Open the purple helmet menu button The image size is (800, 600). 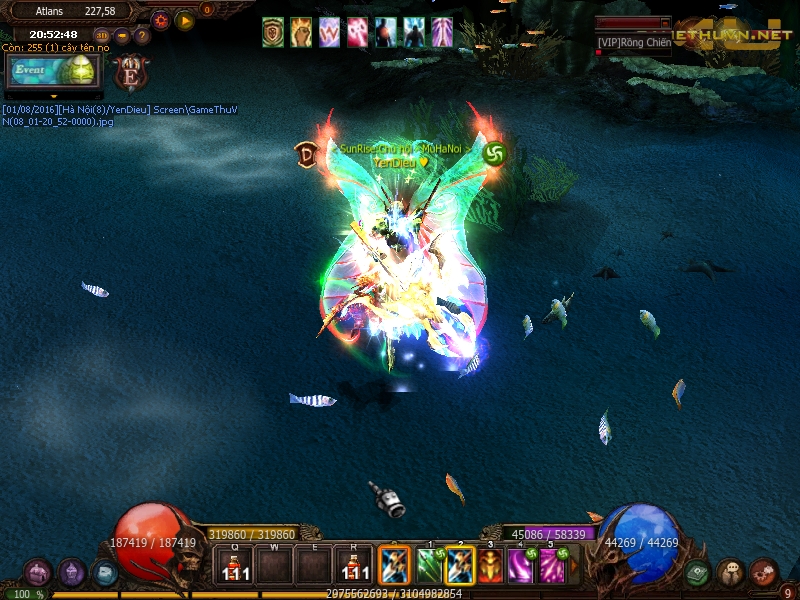(x=72, y=572)
